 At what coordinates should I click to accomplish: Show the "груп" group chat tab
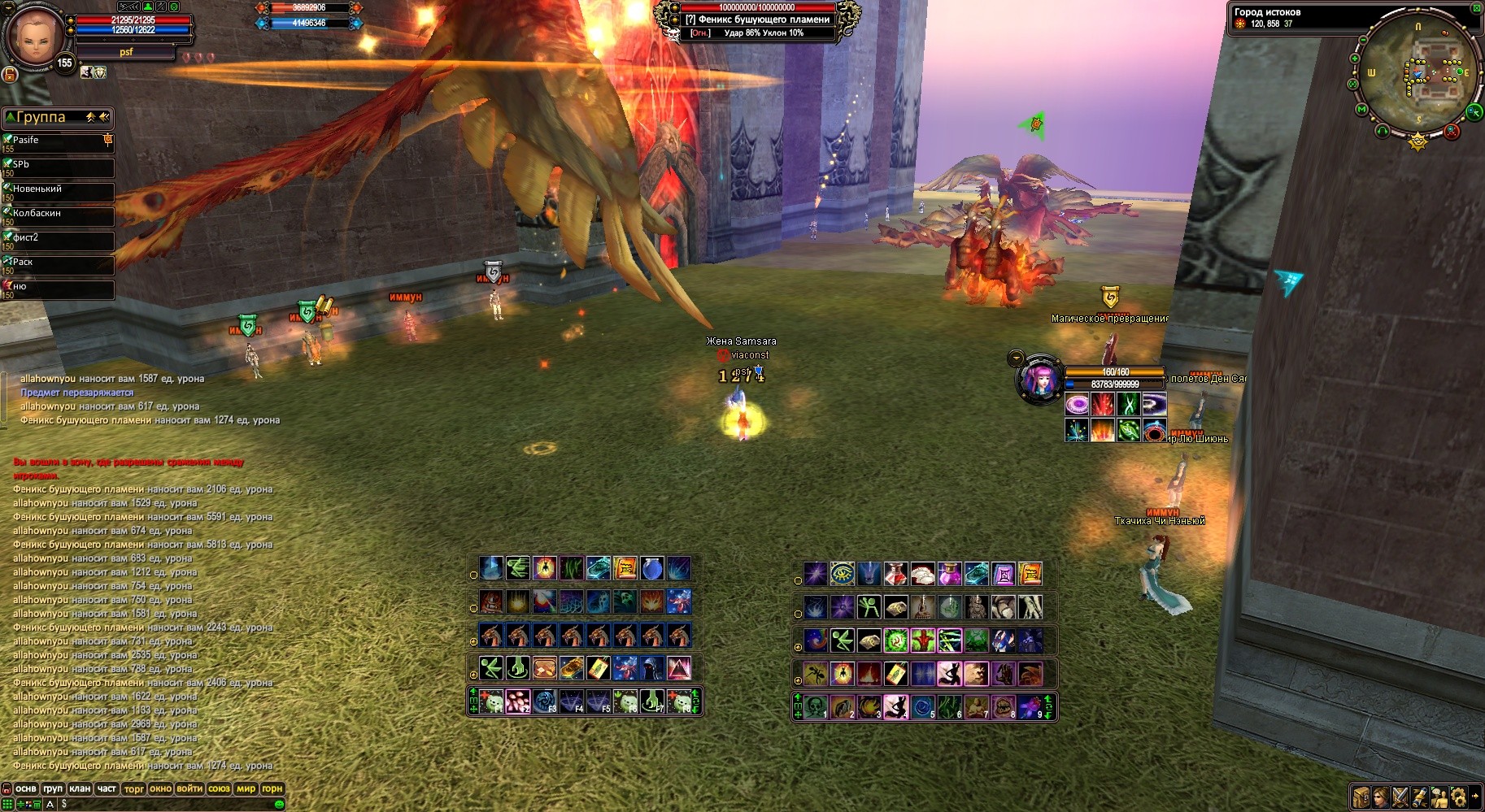(53, 788)
